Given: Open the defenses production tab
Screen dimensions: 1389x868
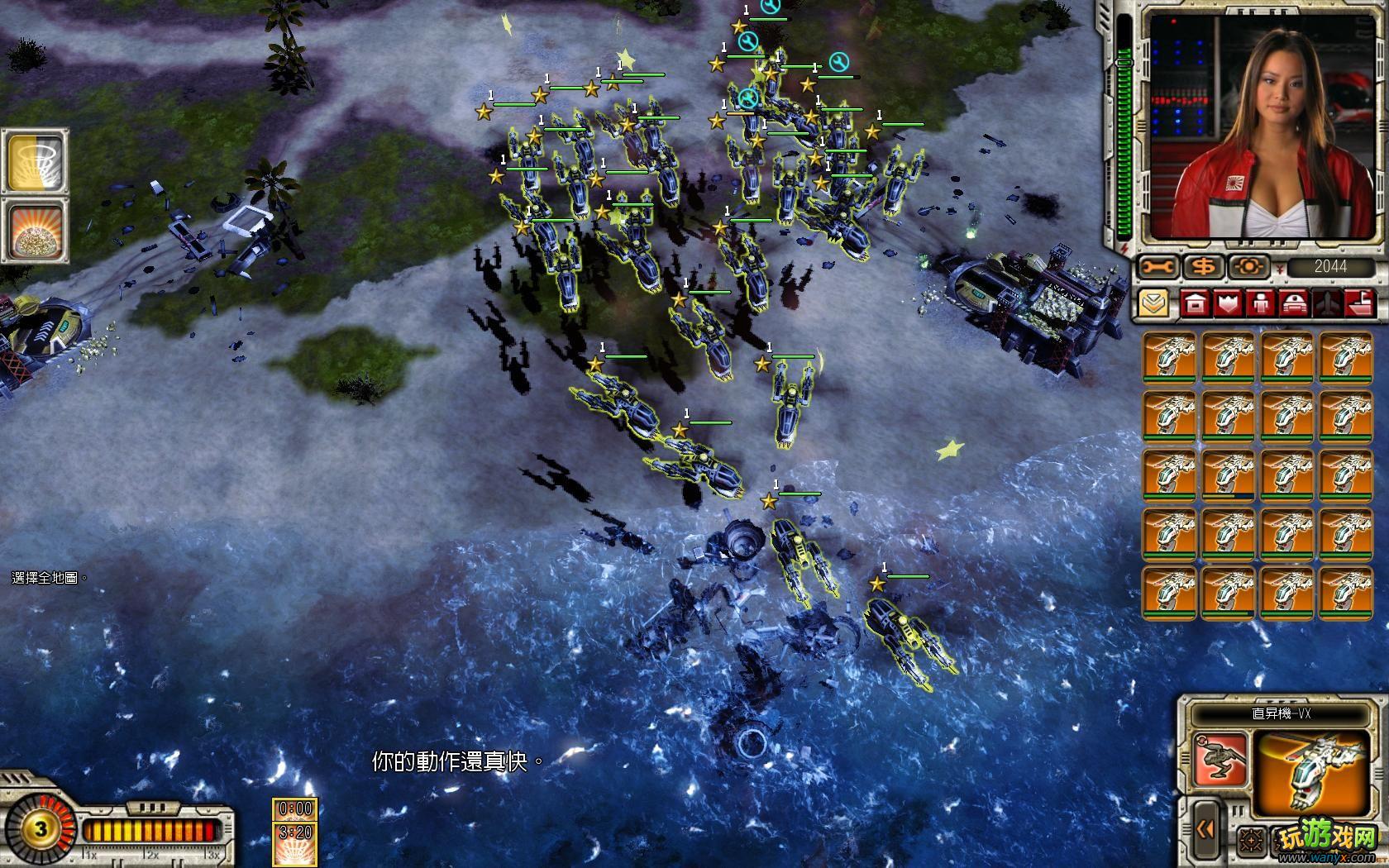Looking at the screenshot, I should click(1228, 303).
